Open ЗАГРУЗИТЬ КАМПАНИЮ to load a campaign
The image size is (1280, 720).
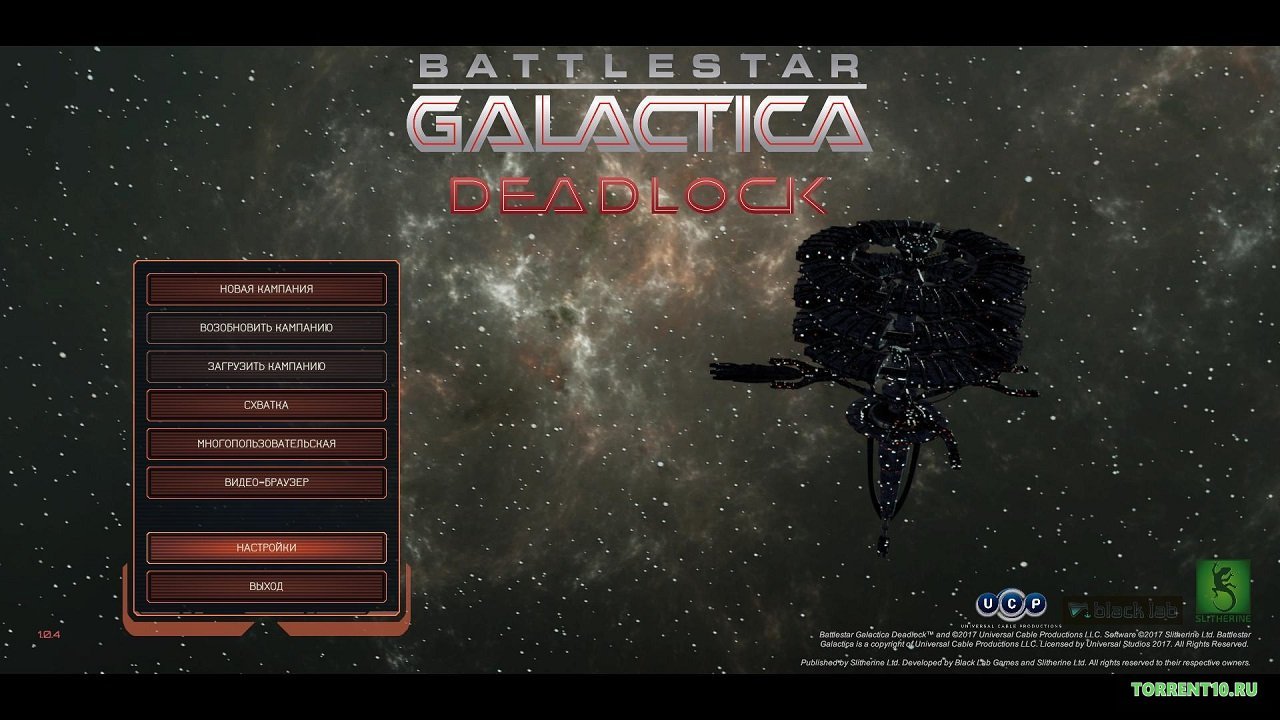coord(267,366)
